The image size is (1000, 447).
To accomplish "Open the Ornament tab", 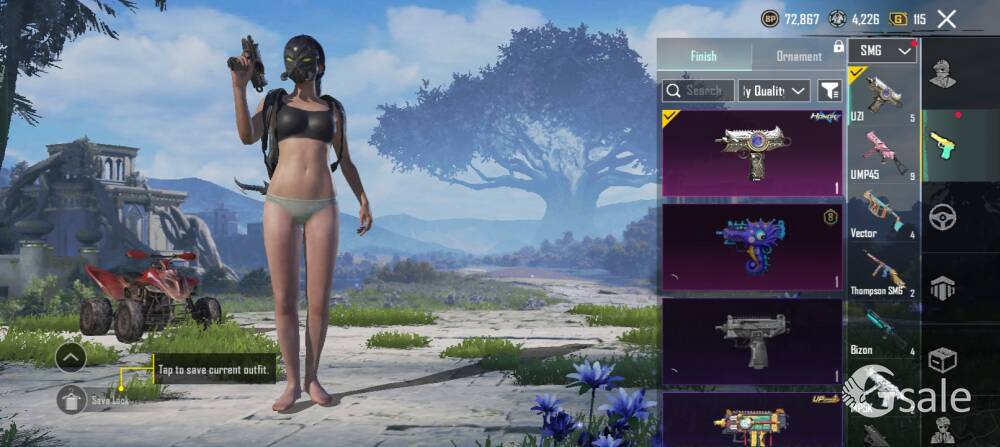I will point(799,56).
